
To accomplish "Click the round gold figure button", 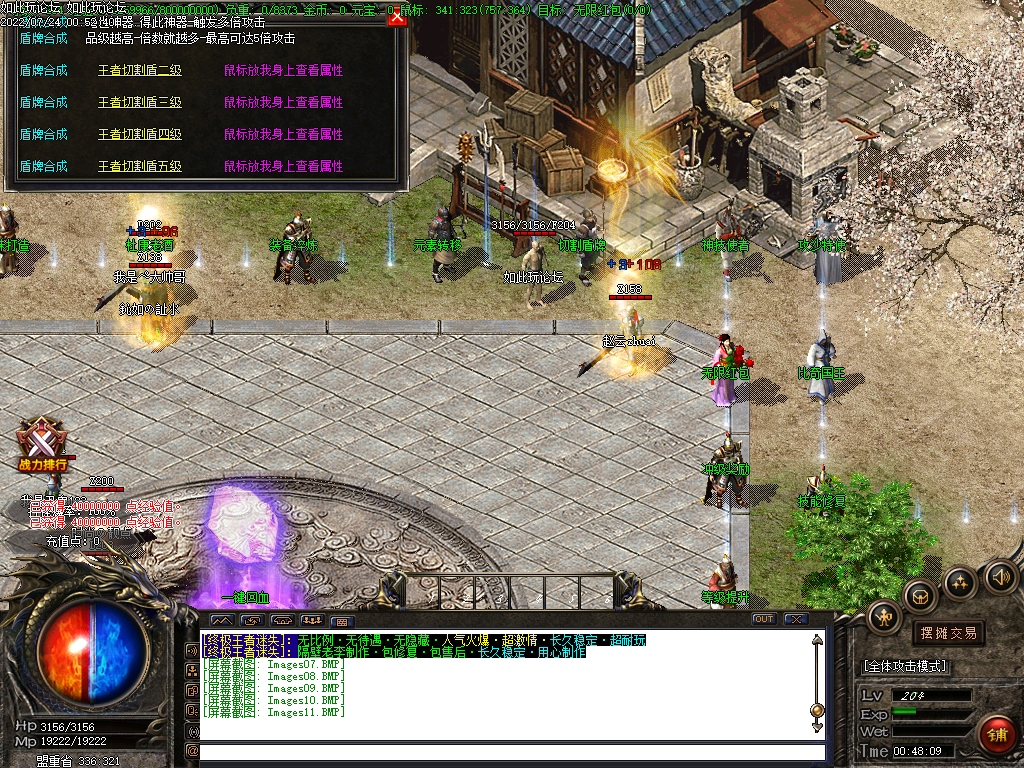I will click(x=885, y=617).
